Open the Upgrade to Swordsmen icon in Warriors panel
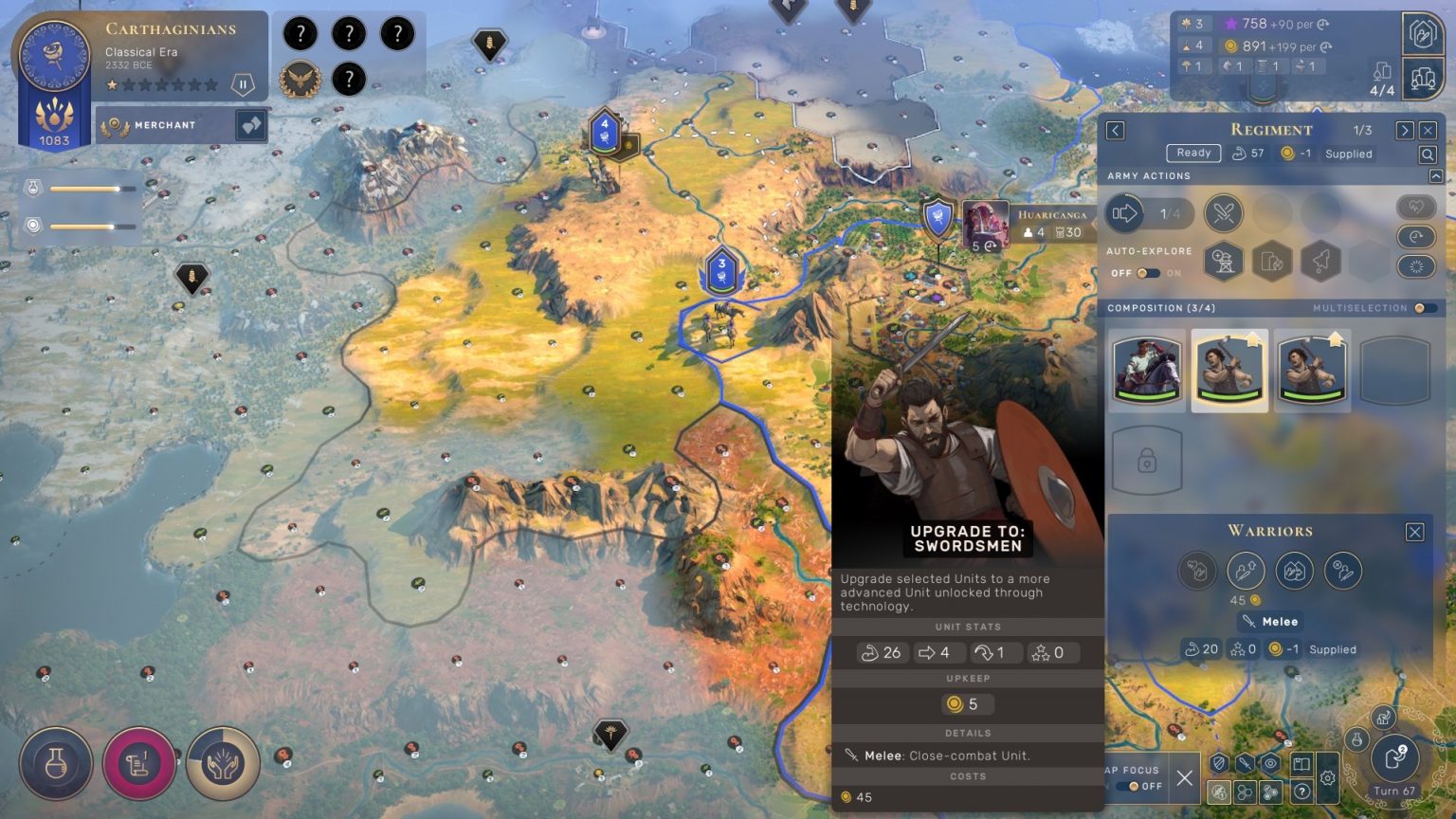Screen dimensions: 1456x819 pyautogui.click(x=1246, y=570)
